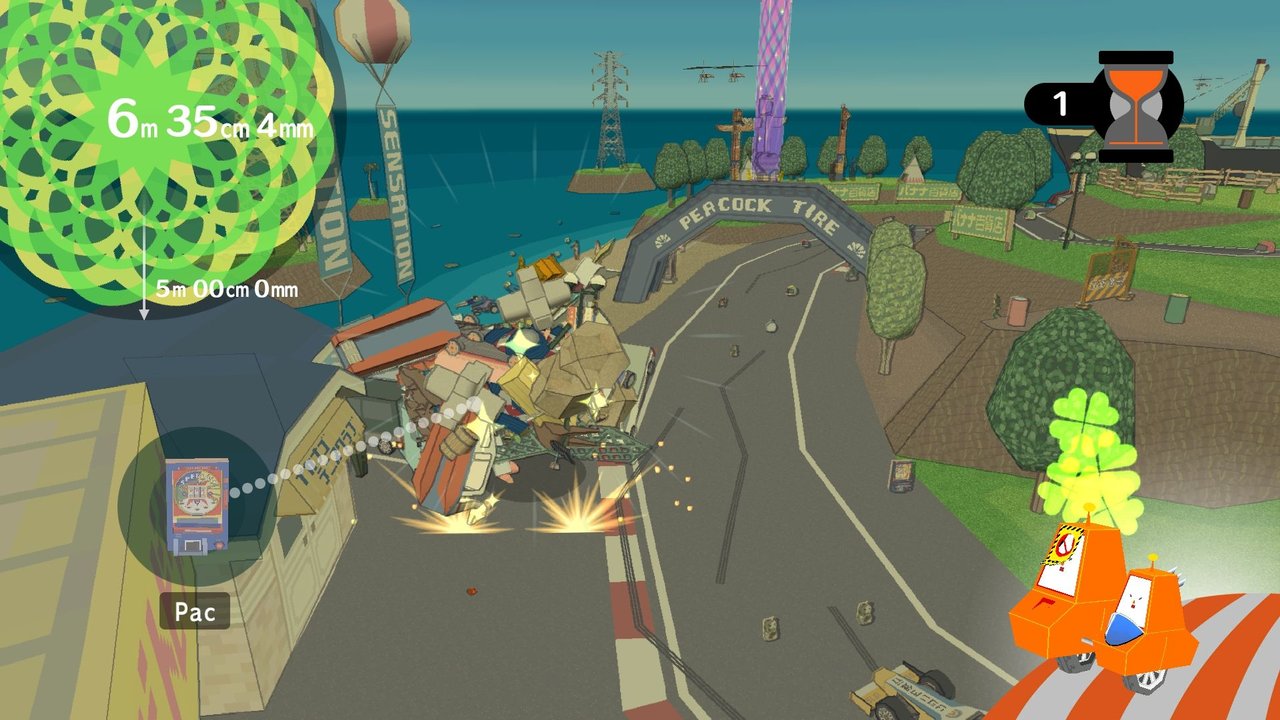Click the pachinko machine in the Pac callout

tap(196, 505)
